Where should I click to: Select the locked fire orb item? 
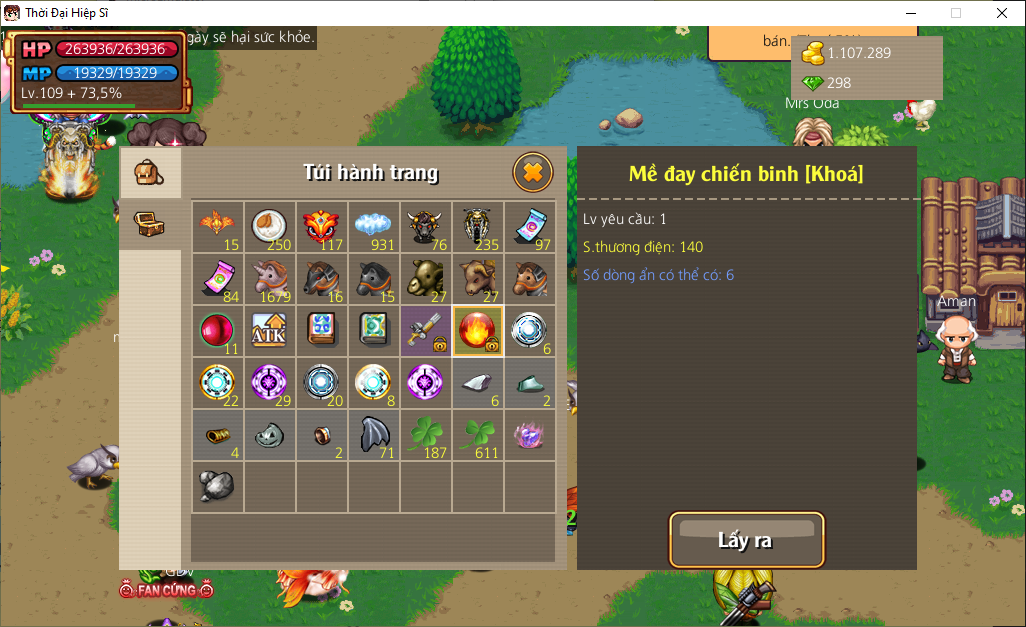[x=478, y=331]
